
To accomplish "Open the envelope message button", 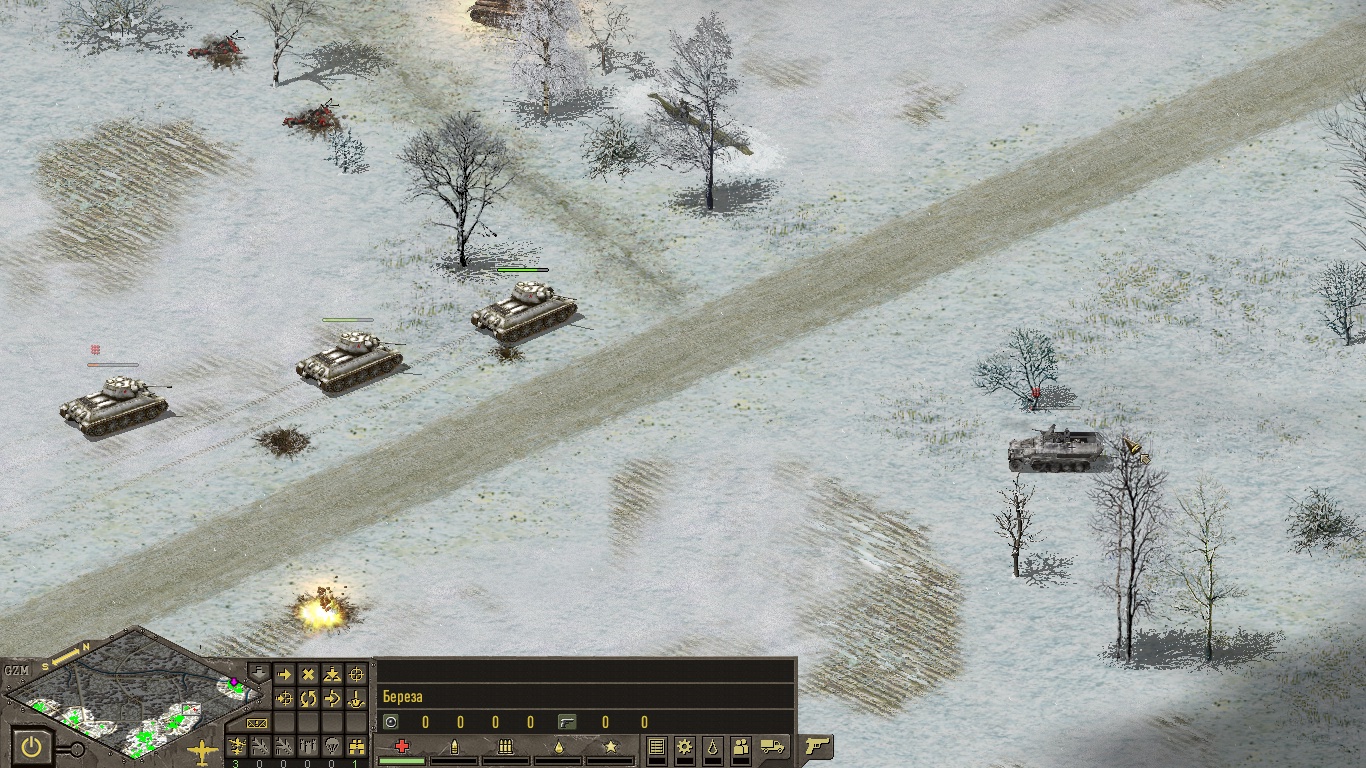I will [x=257, y=722].
